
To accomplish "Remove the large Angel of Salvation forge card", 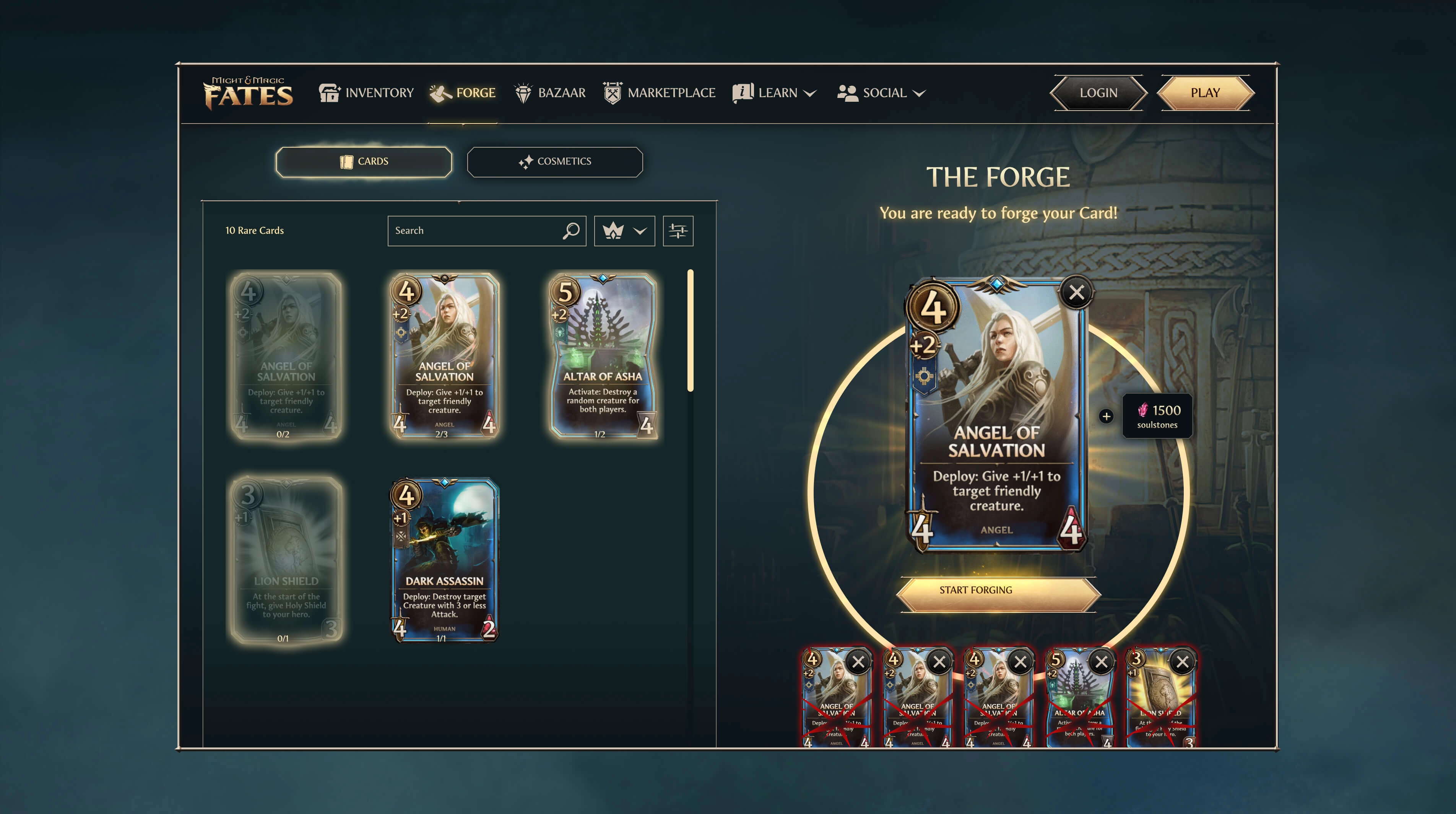I will pos(1076,293).
